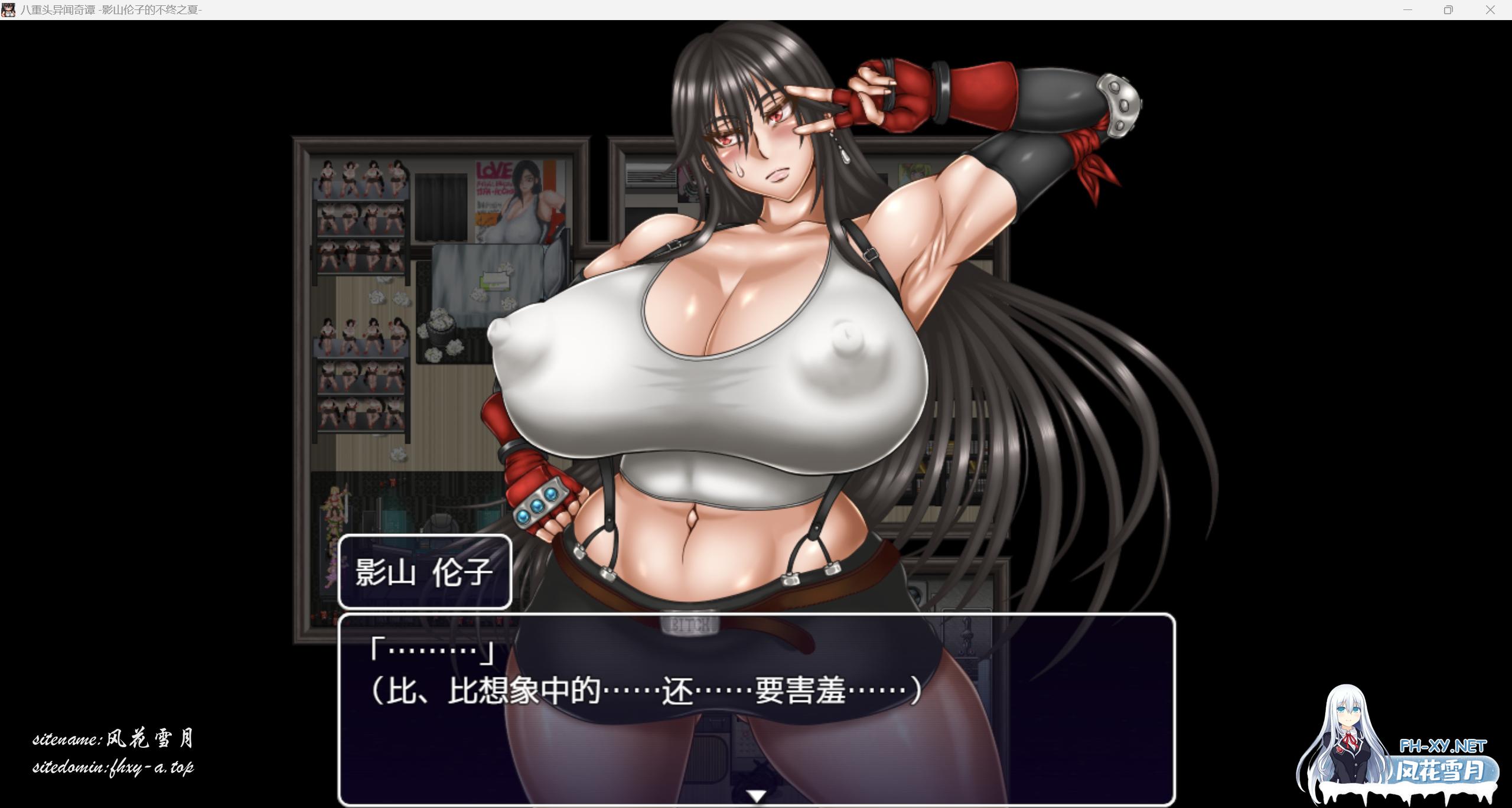Click the BITCH belt buckle on the skirt
The width and height of the screenshot is (1512, 808).
pos(691,623)
